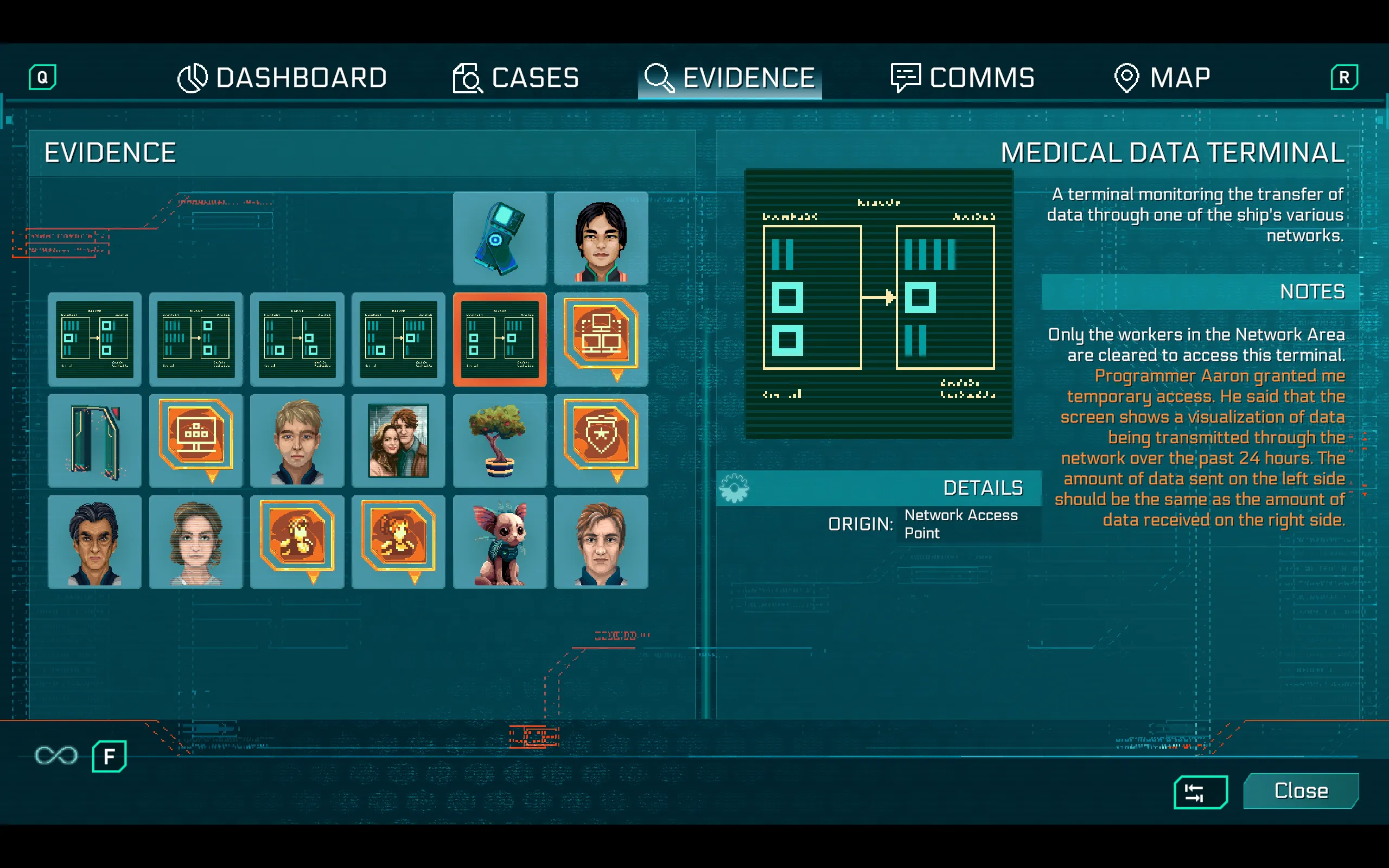1389x868 pixels.
Task: Pick the gray-haired woman portrait
Action: [196, 542]
